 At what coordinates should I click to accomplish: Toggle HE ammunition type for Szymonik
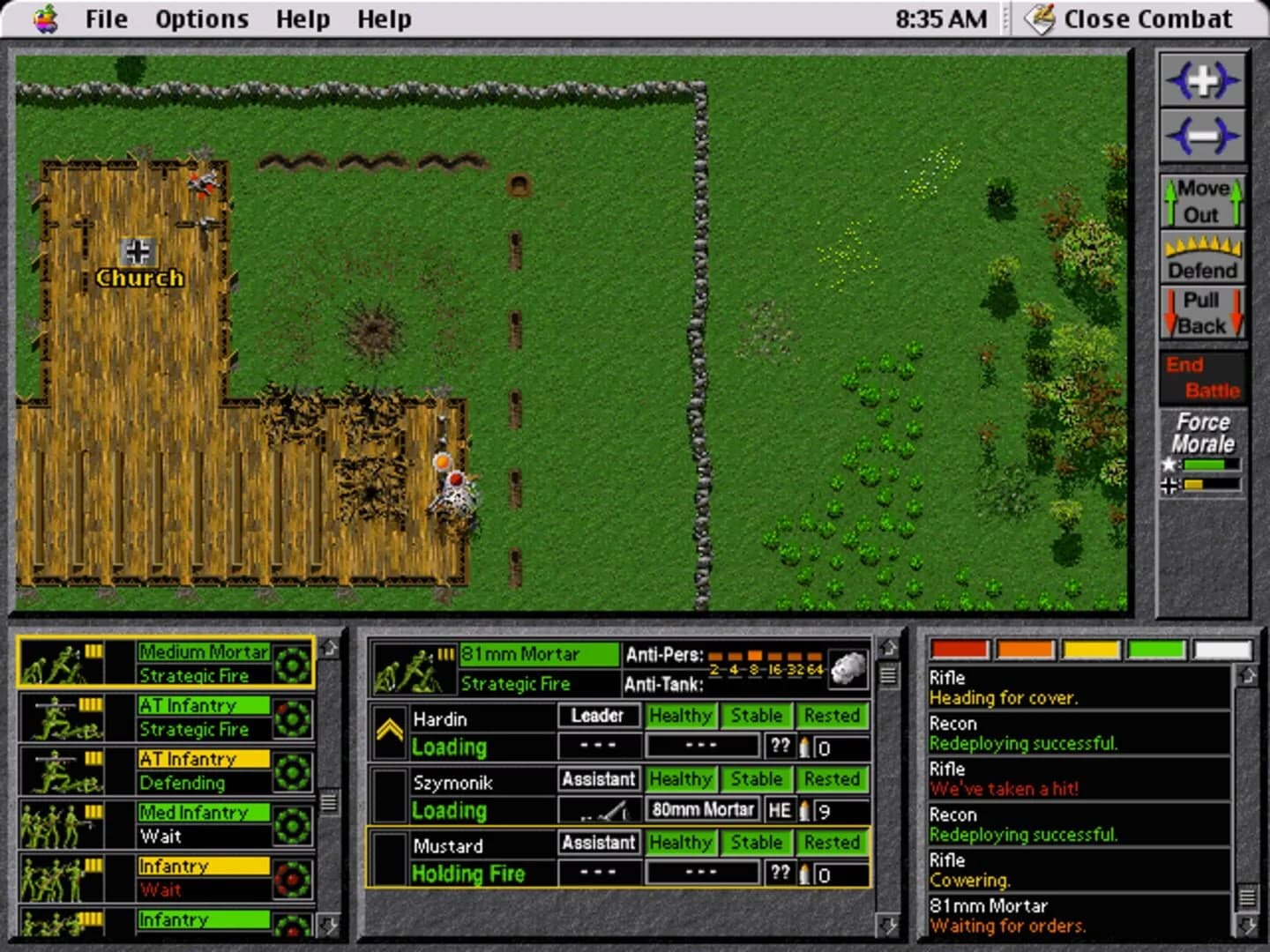[780, 809]
